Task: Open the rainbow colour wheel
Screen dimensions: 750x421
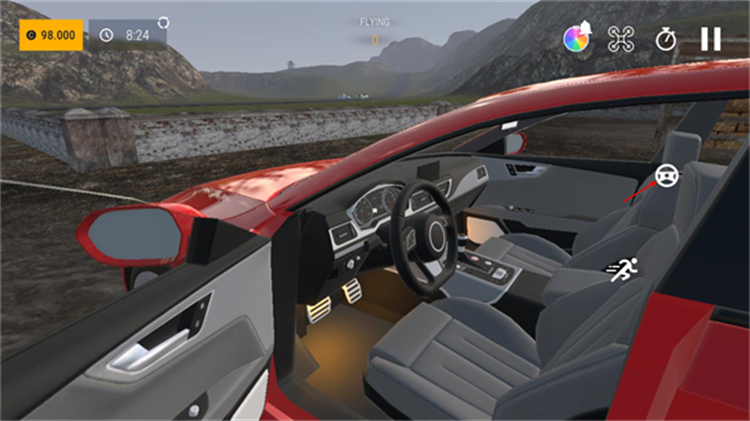Action: click(575, 39)
